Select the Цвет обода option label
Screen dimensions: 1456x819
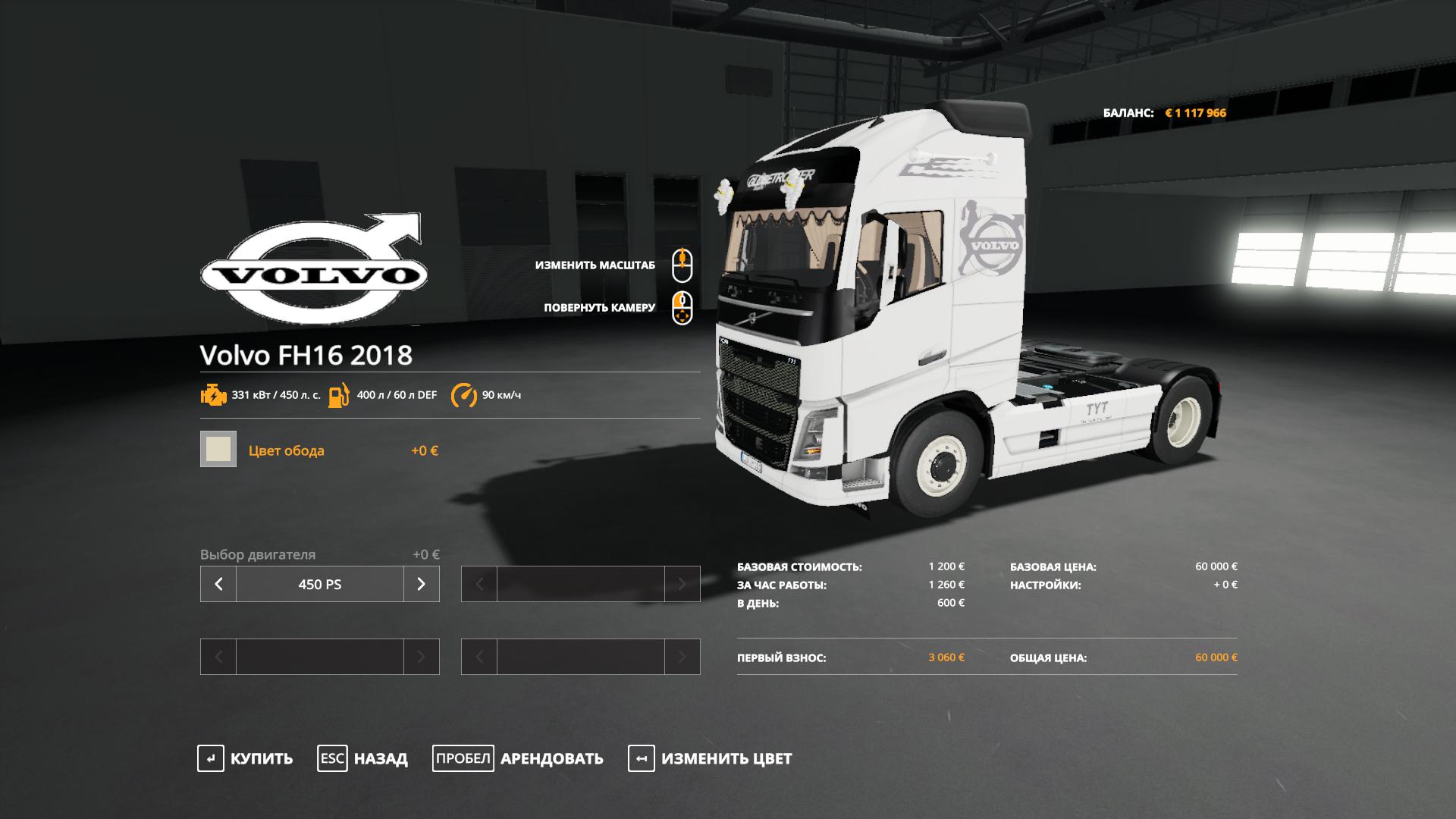pos(286,450)
